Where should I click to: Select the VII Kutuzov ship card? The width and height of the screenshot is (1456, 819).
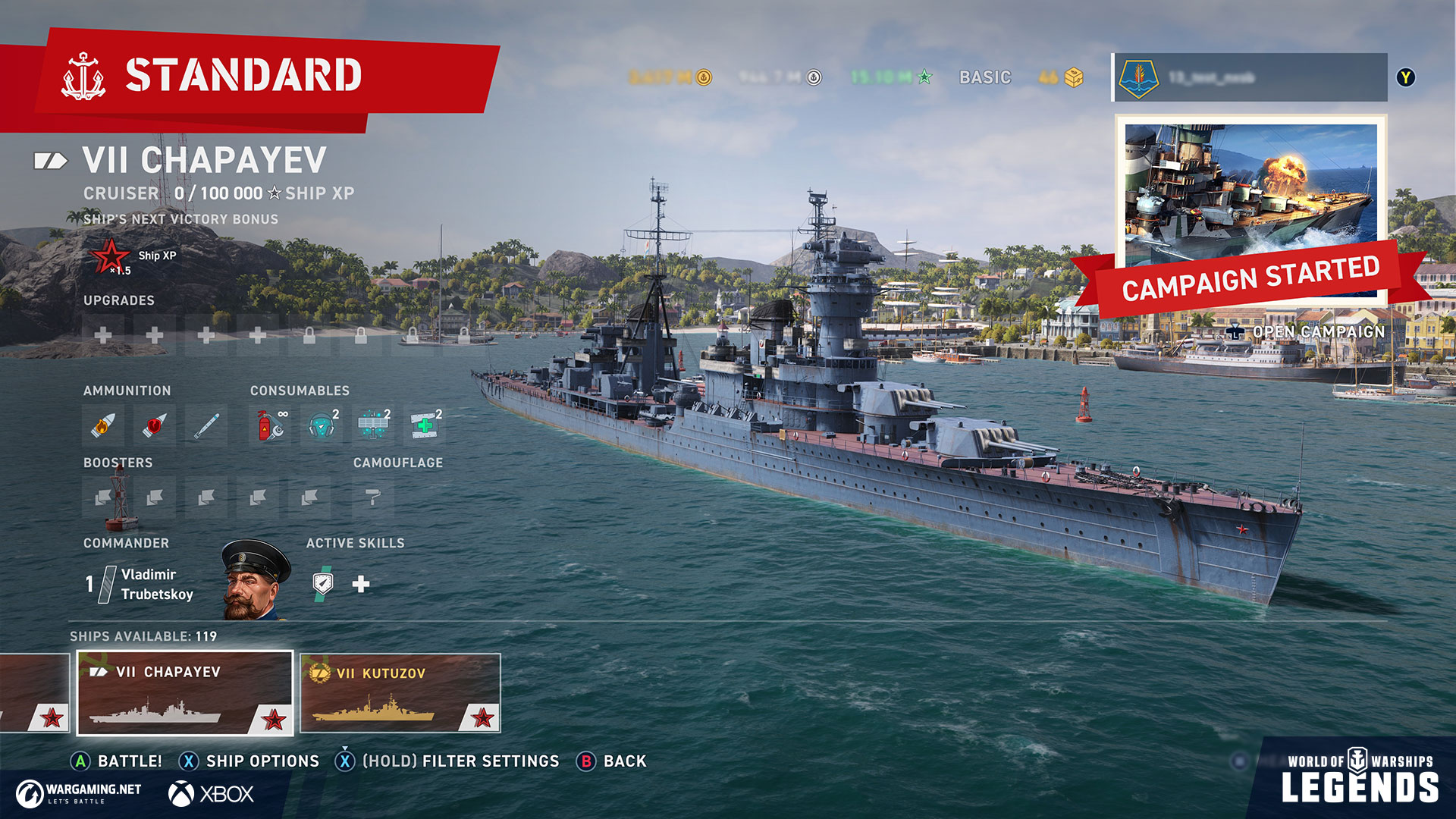click(x=400, y=692)
